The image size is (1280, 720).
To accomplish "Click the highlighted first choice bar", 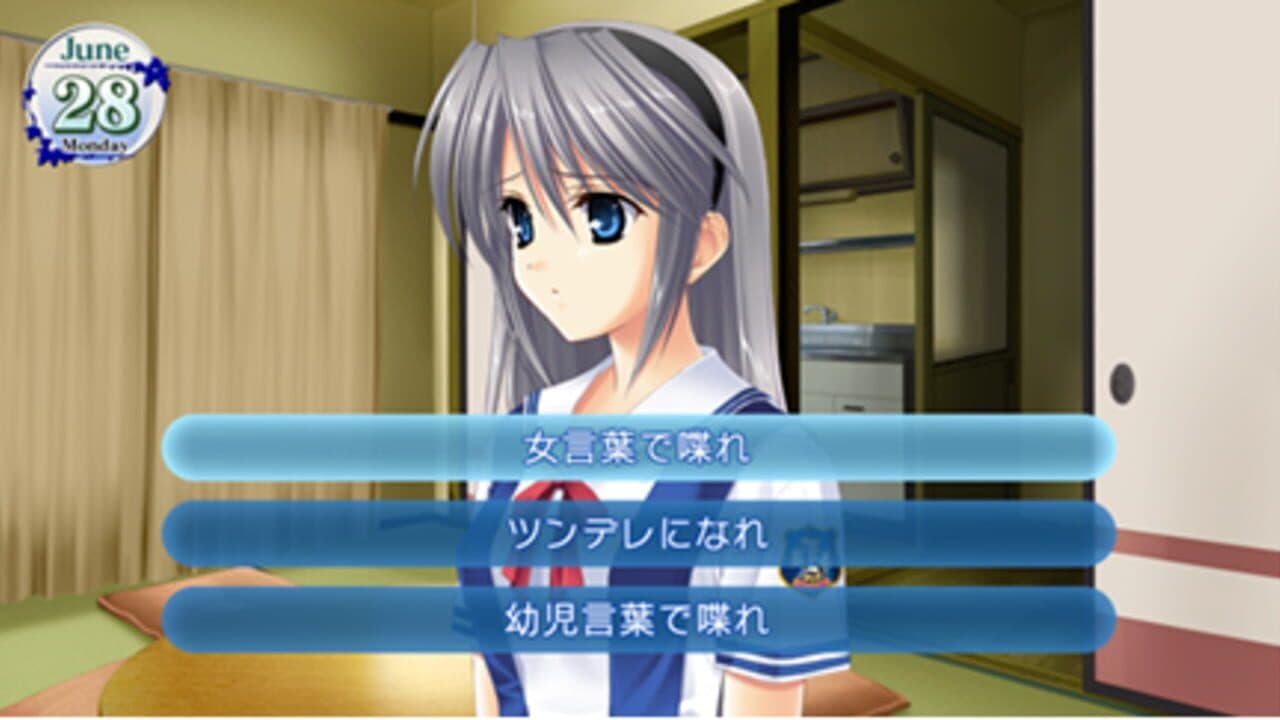I will [x=640, y=449].
